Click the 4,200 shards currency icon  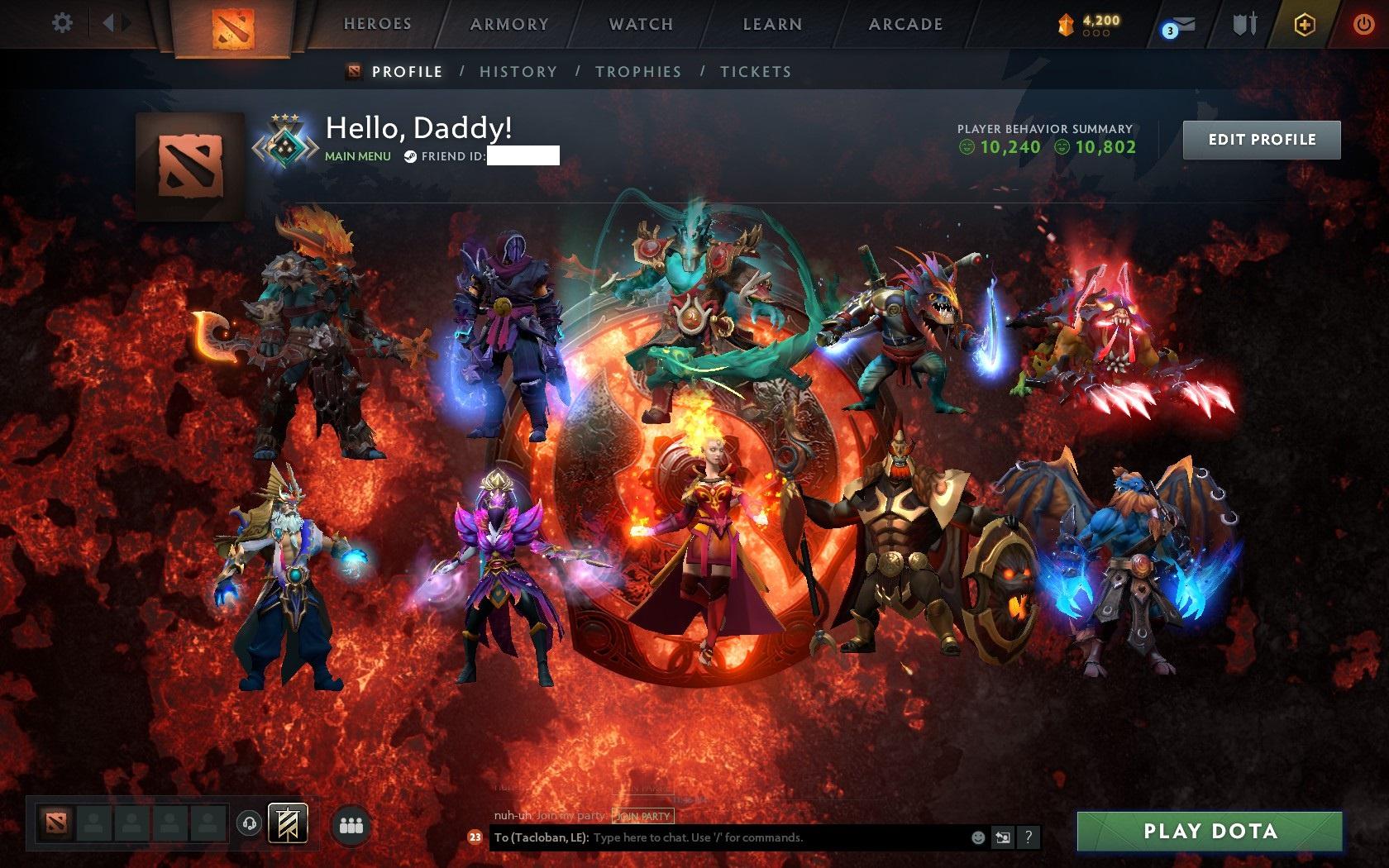tap(1067, 25)
